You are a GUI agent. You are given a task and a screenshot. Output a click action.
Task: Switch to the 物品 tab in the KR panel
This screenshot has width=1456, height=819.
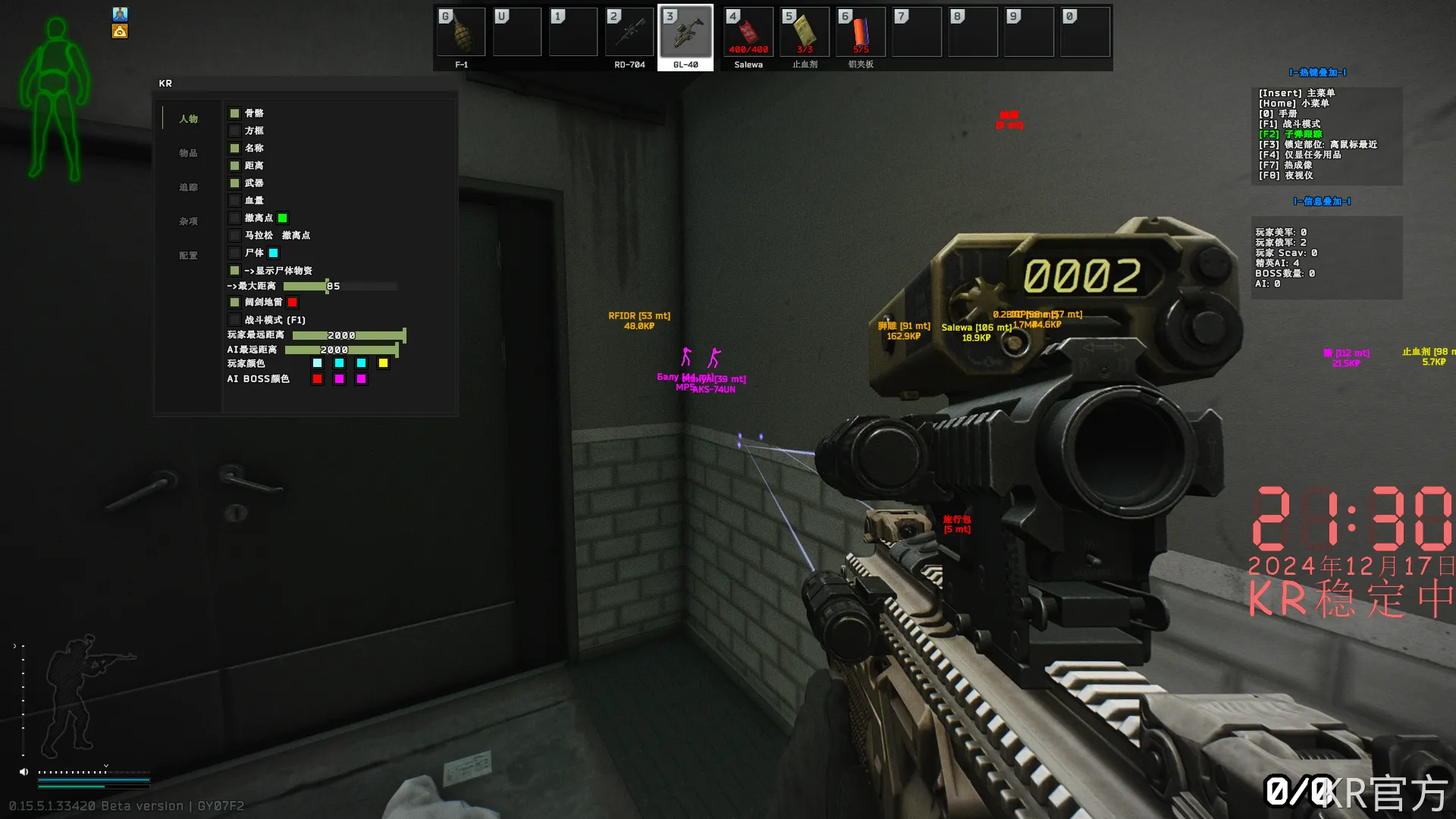coord(188,153)
